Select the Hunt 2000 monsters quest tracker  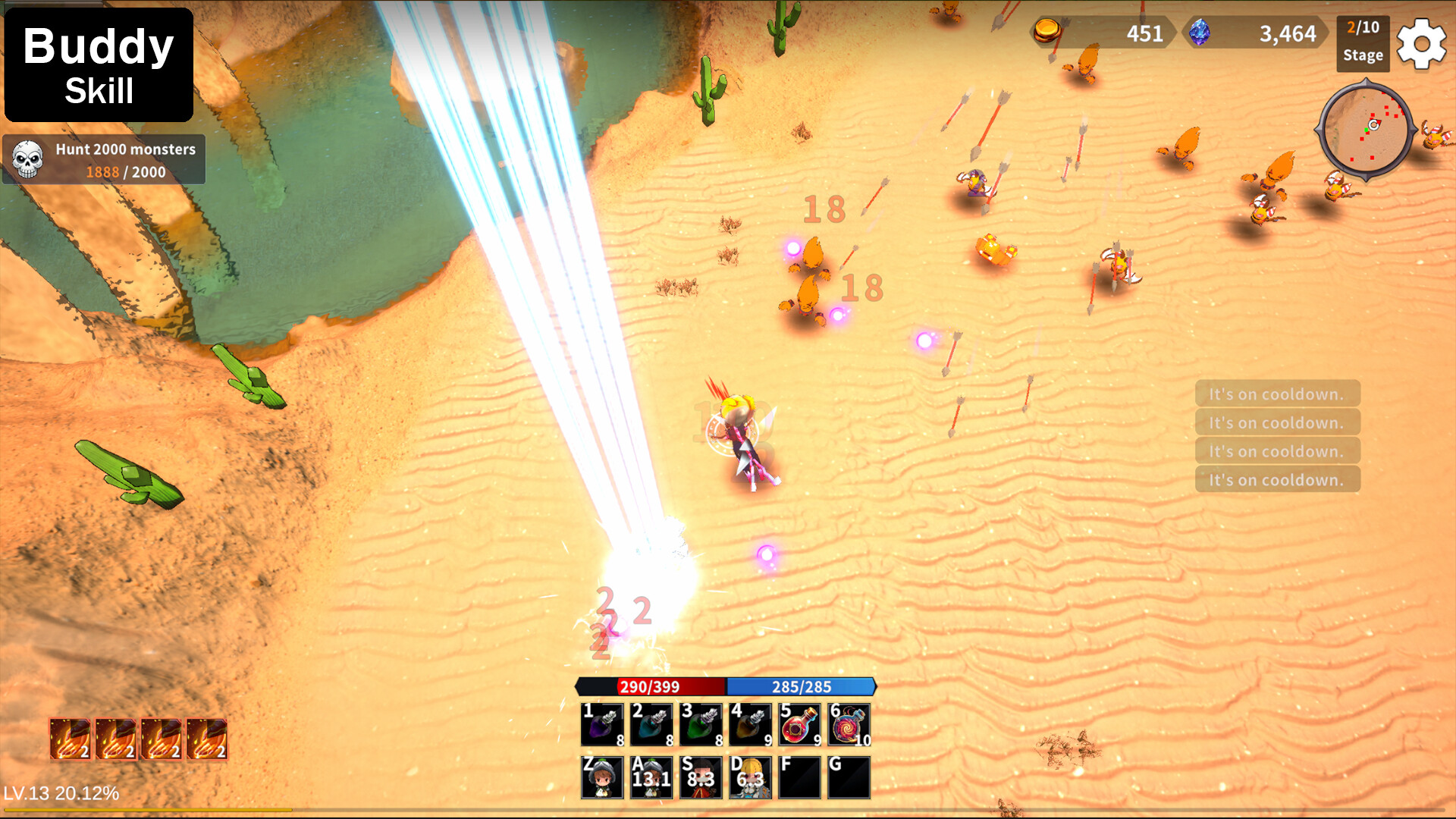(x=104, y=160)
